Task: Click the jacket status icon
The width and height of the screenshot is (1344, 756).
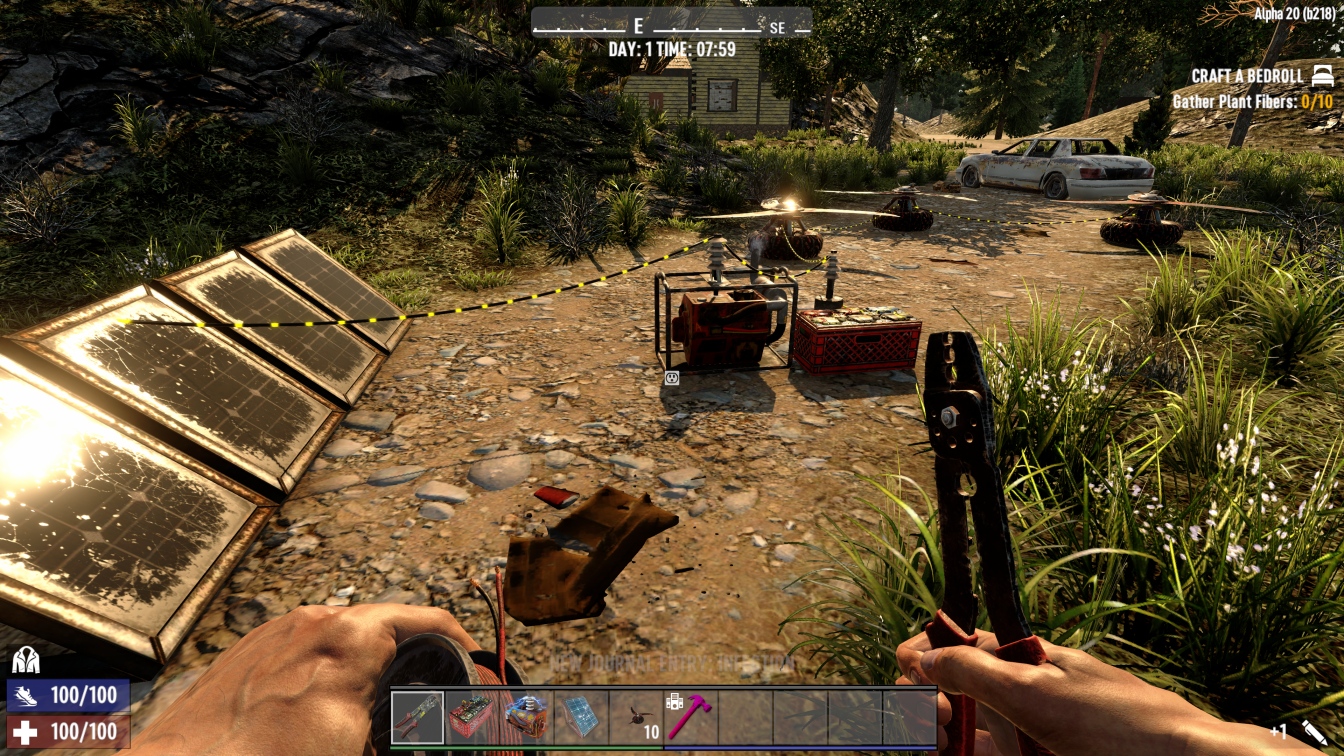Action: (x=26, y=660)
